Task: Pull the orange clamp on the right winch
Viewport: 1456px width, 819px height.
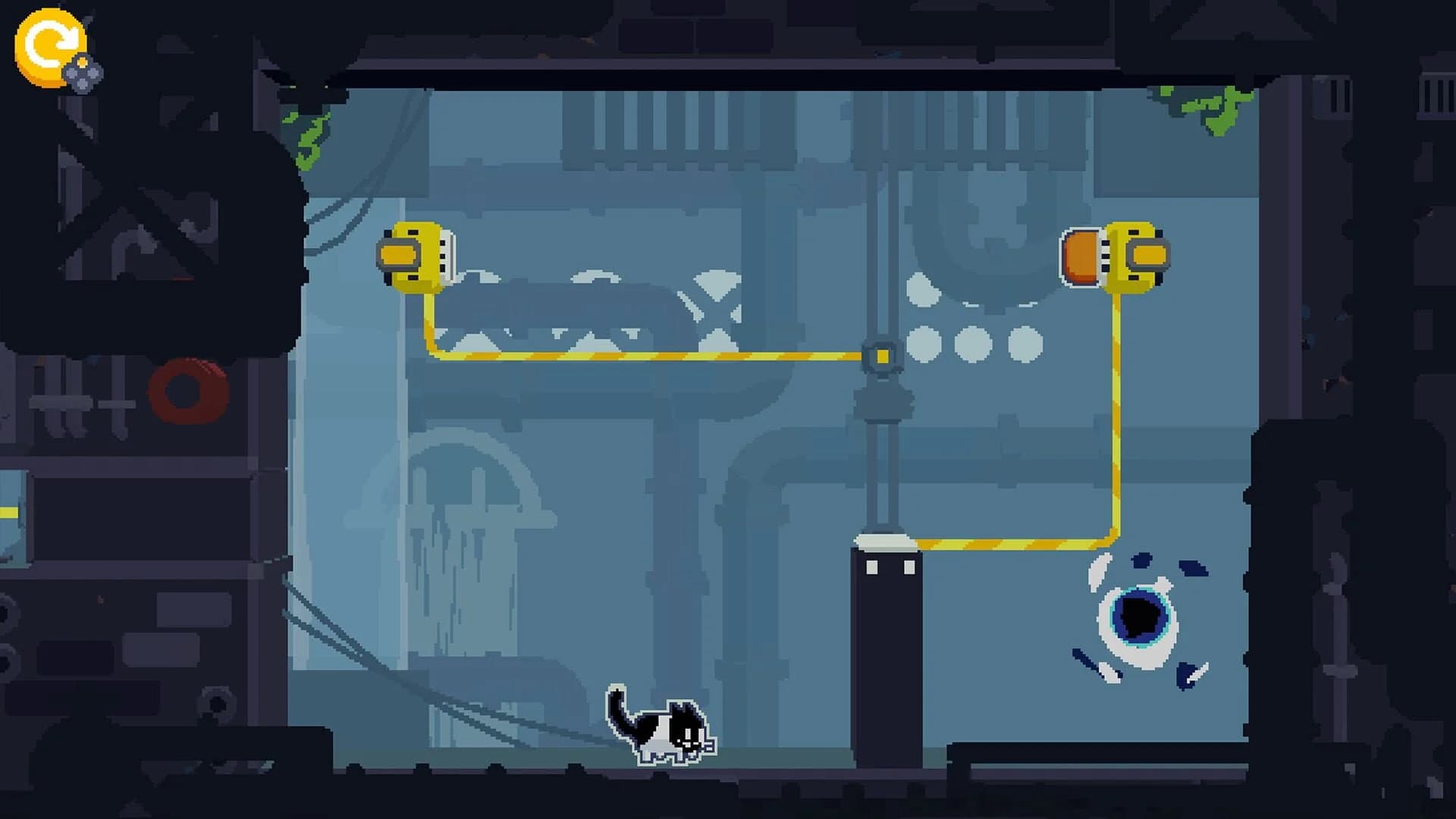Action: [x=1081, y=258]
